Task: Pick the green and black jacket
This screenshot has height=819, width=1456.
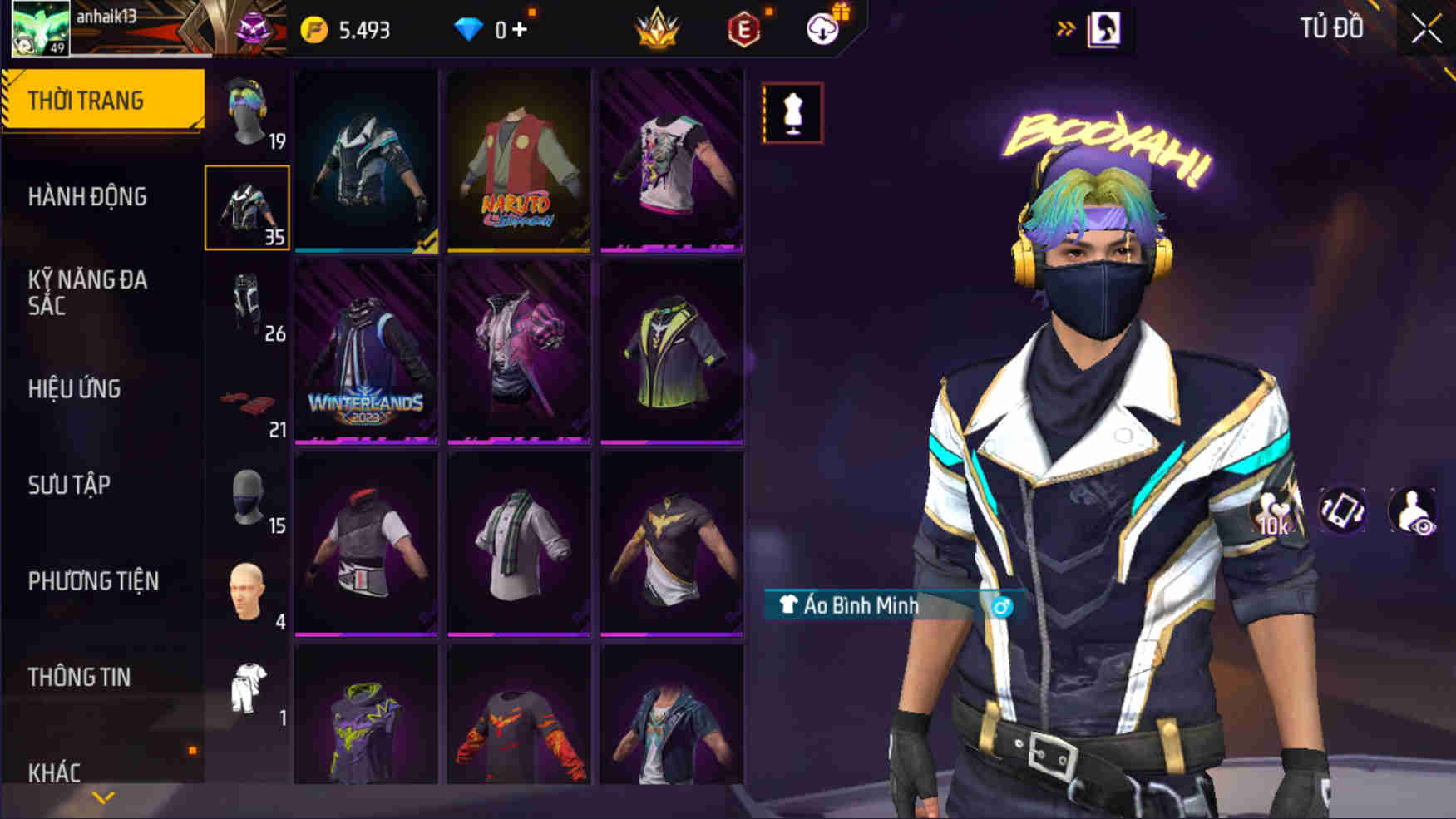Action: pos(671,352)
